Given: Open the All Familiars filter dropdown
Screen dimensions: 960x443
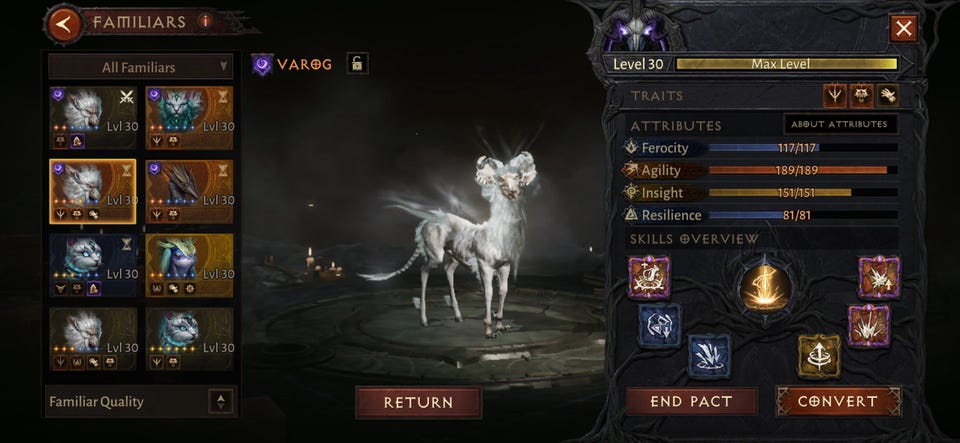Looking at the screenshot, I should pyautogui.click(x=140, y=67).
